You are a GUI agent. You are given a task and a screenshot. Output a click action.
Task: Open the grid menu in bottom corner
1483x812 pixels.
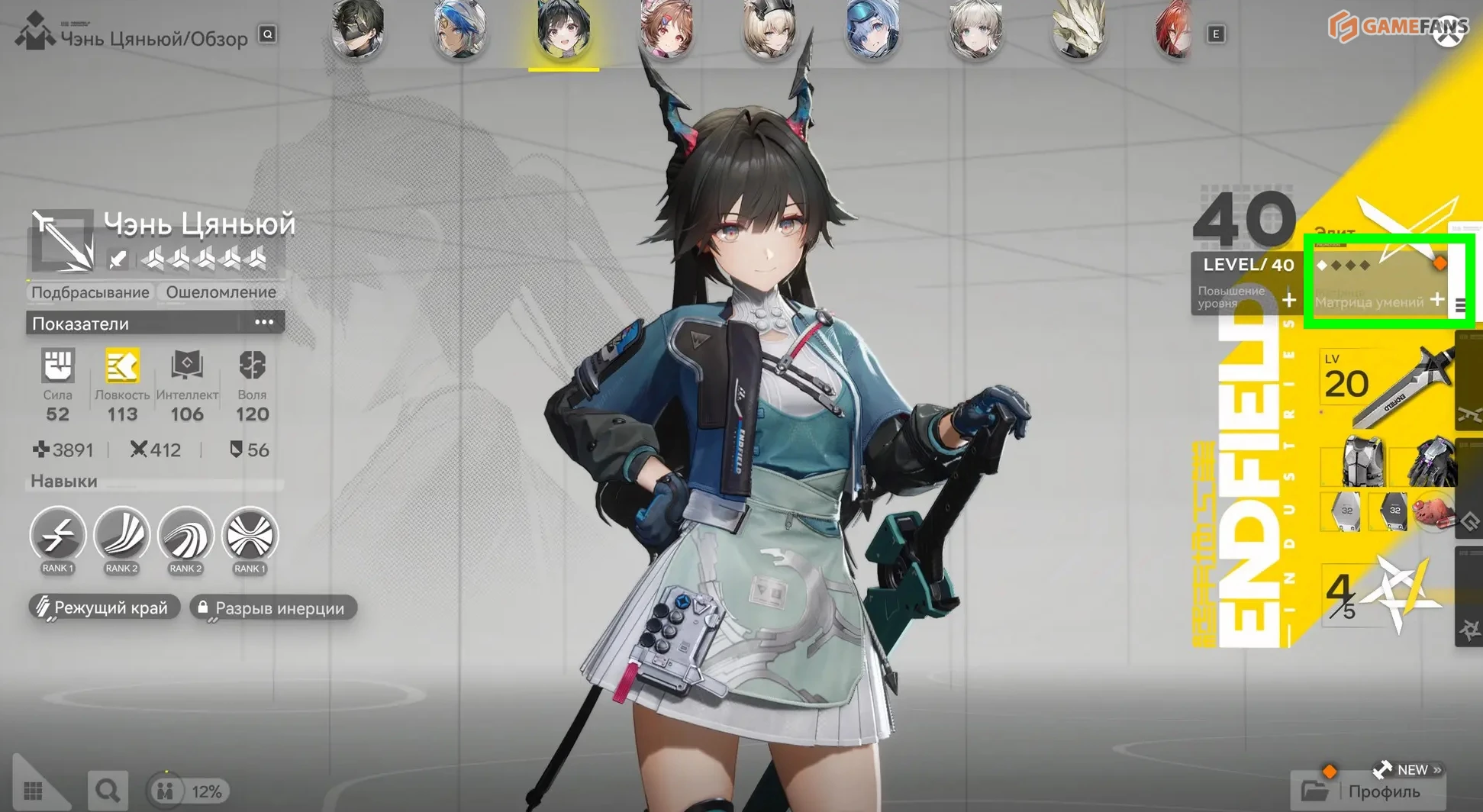34,791
